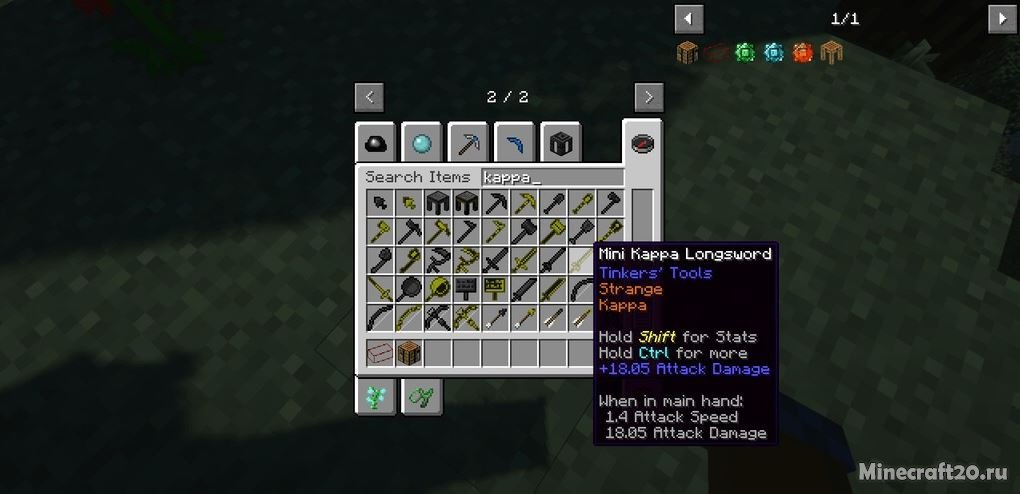
Task: Pick the brick item in the hotbar
Action: (x=380, y=353)
